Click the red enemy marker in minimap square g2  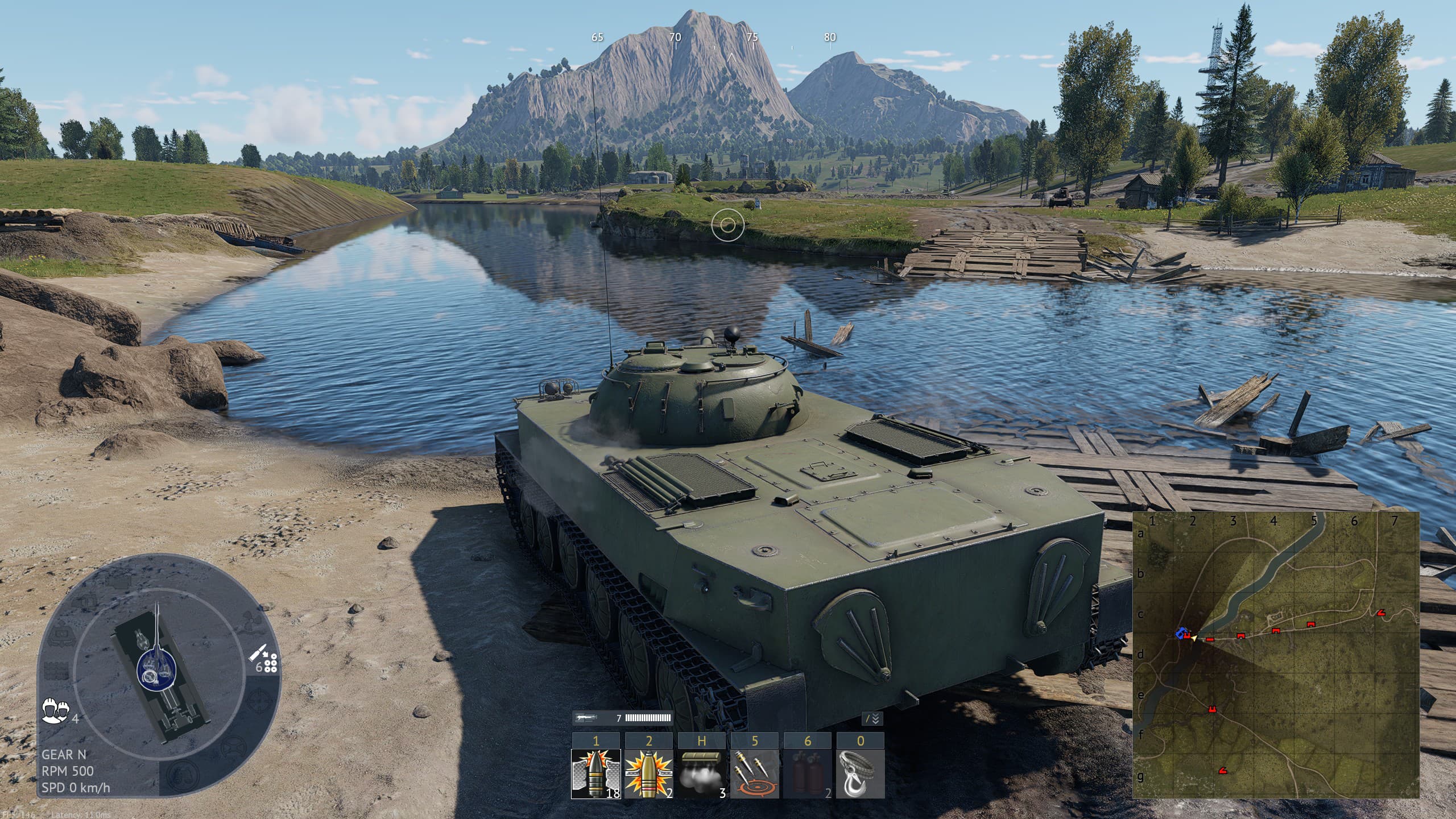click(x=1222, y=771)
